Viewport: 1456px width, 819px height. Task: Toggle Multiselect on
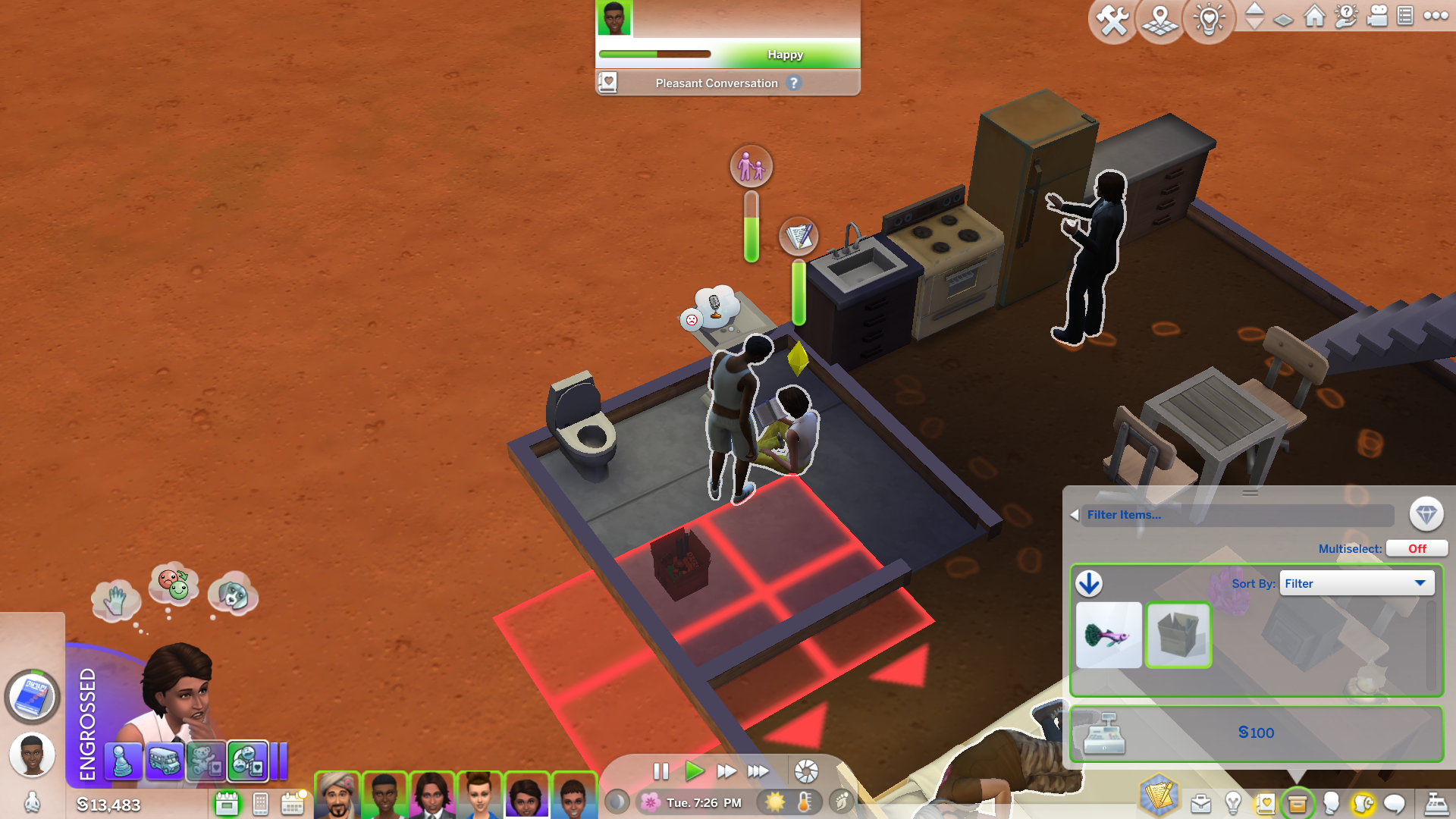[1416, 548]
